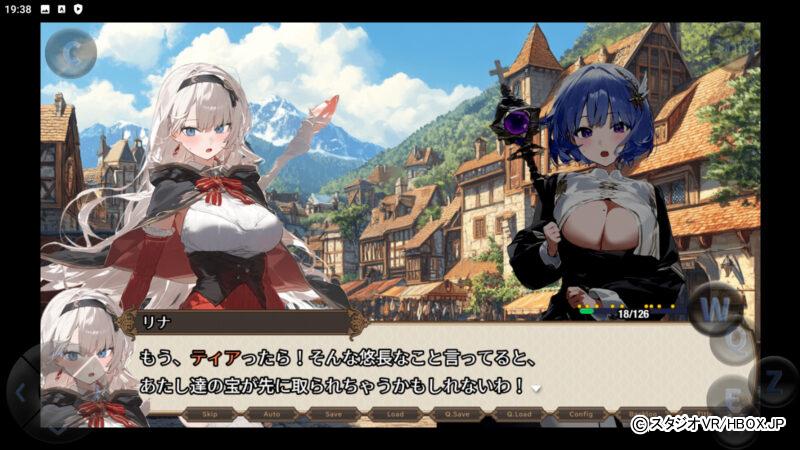This screenshot has width=800, height=450.
Task: Quick save with the Q.Save button
Action: [x=455, y=413]
